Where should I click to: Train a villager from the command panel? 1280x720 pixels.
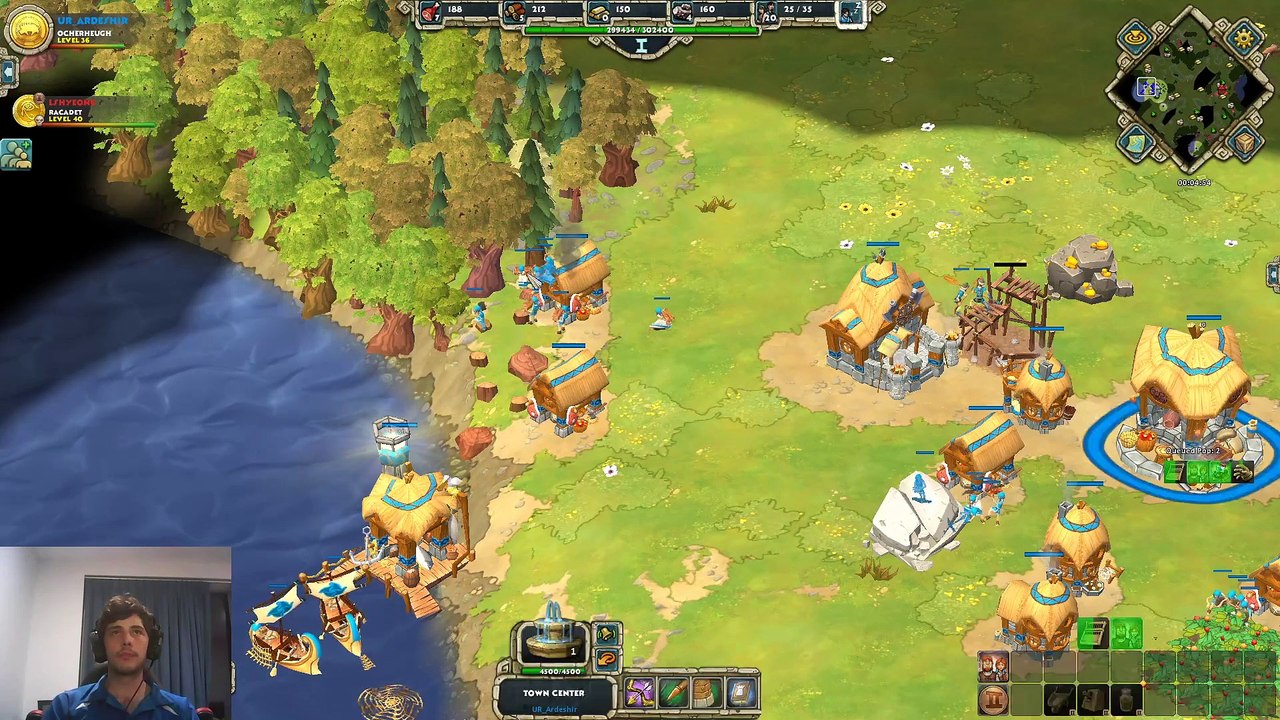click(993, 667)
